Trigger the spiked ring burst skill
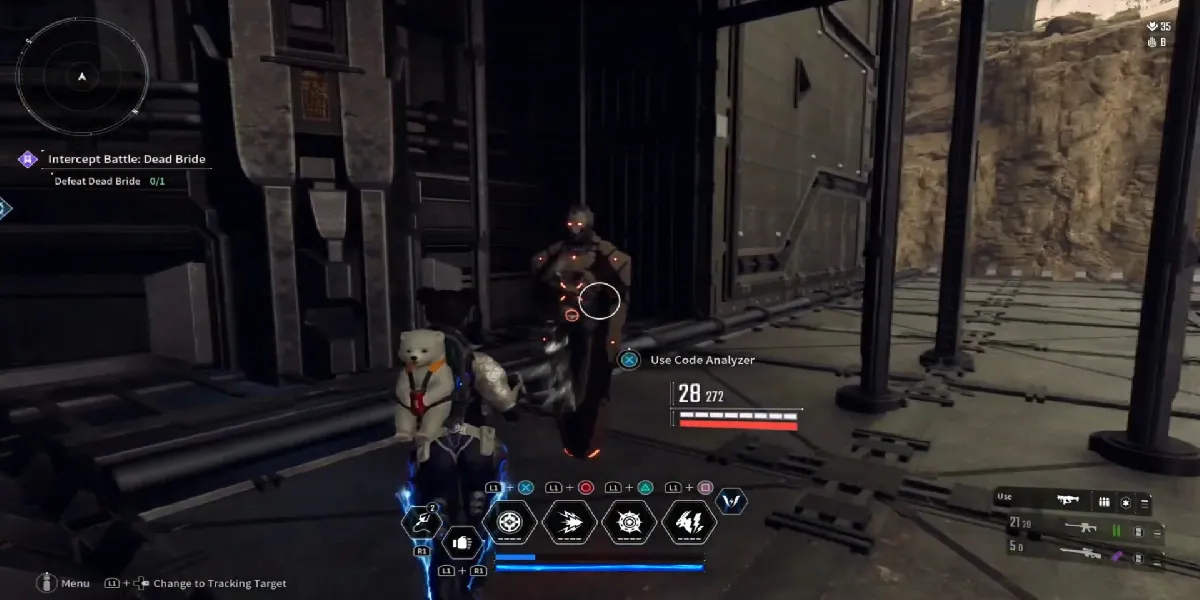The image size is (1200, 600). 630,522
